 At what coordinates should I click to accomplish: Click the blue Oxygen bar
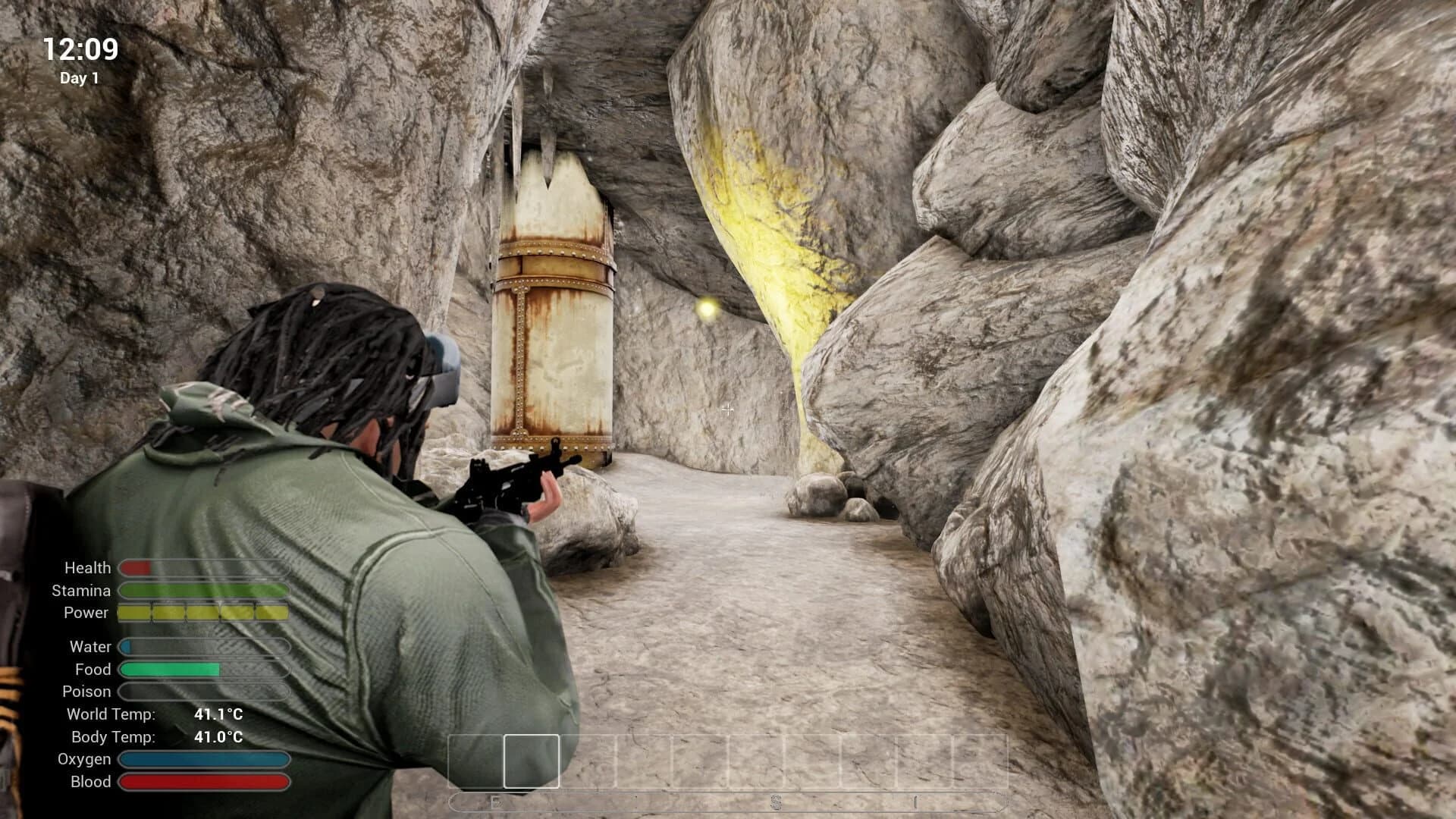(205, 758)
